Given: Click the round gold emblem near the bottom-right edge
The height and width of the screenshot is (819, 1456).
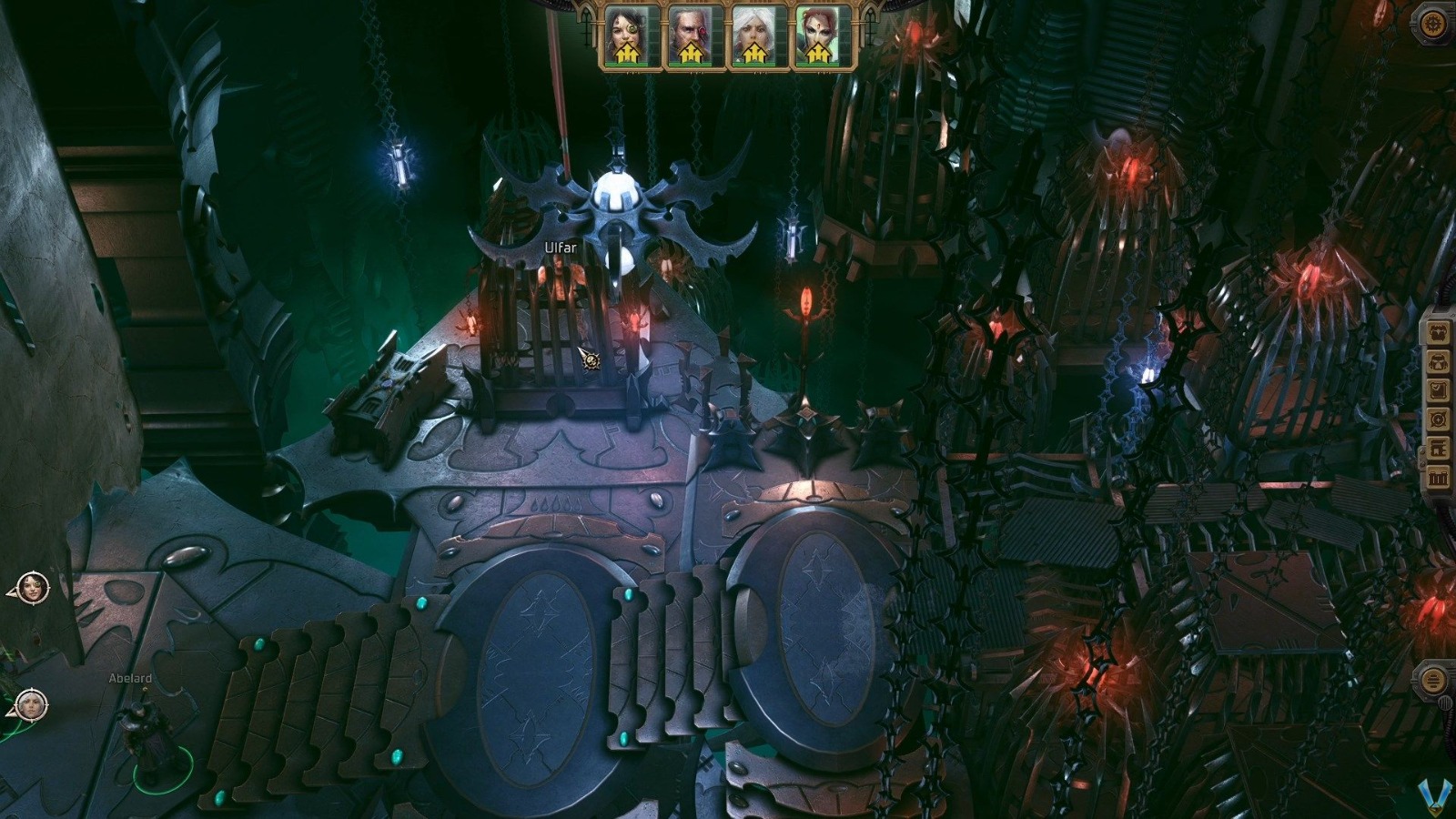Looking at the screenshot, I should click(x=1433, y=680).
